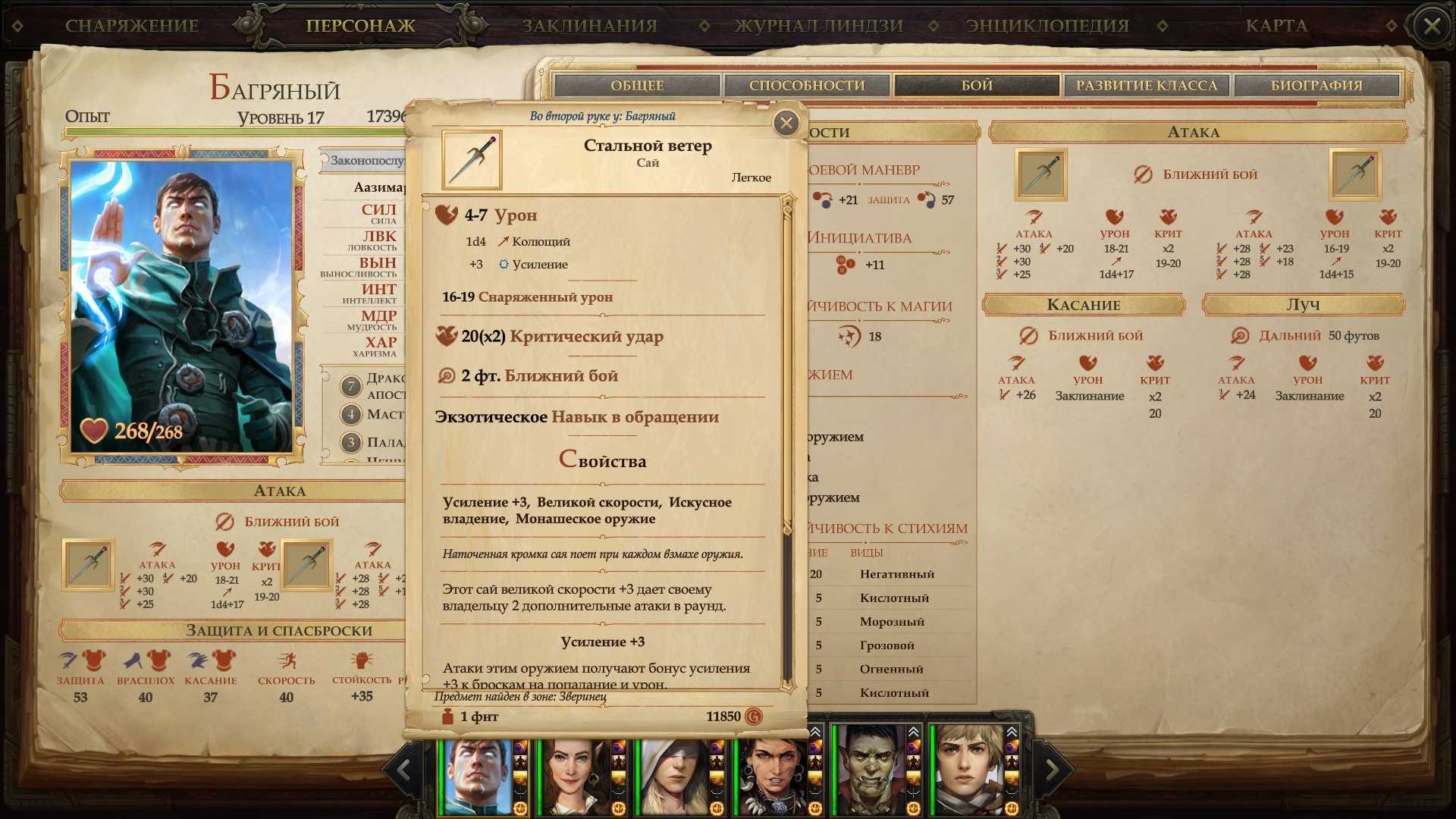Switch to the Бой sub-tab
The height and width of the screenshot is (819, 1456).
pyautogui.click(x=977, y=86)
